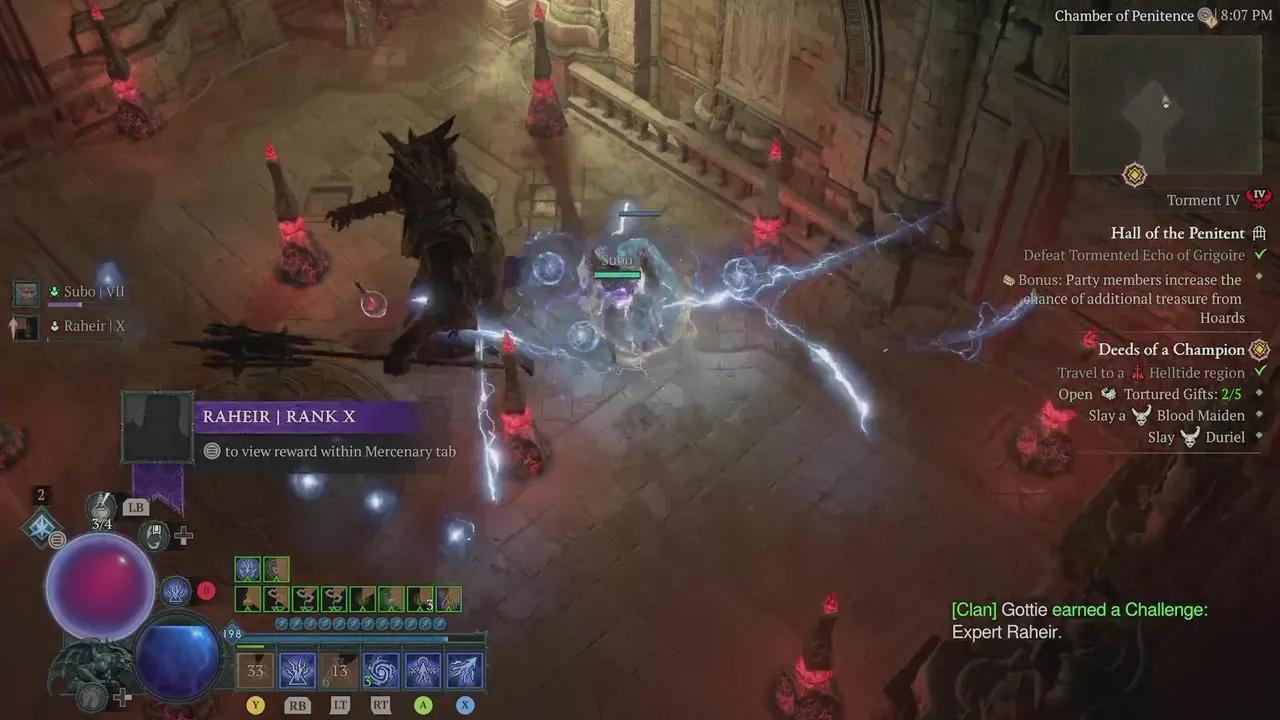Screen dimensions: 1280x720
Task: Activate the lightning spear skill
Action: tap(465, 671)
